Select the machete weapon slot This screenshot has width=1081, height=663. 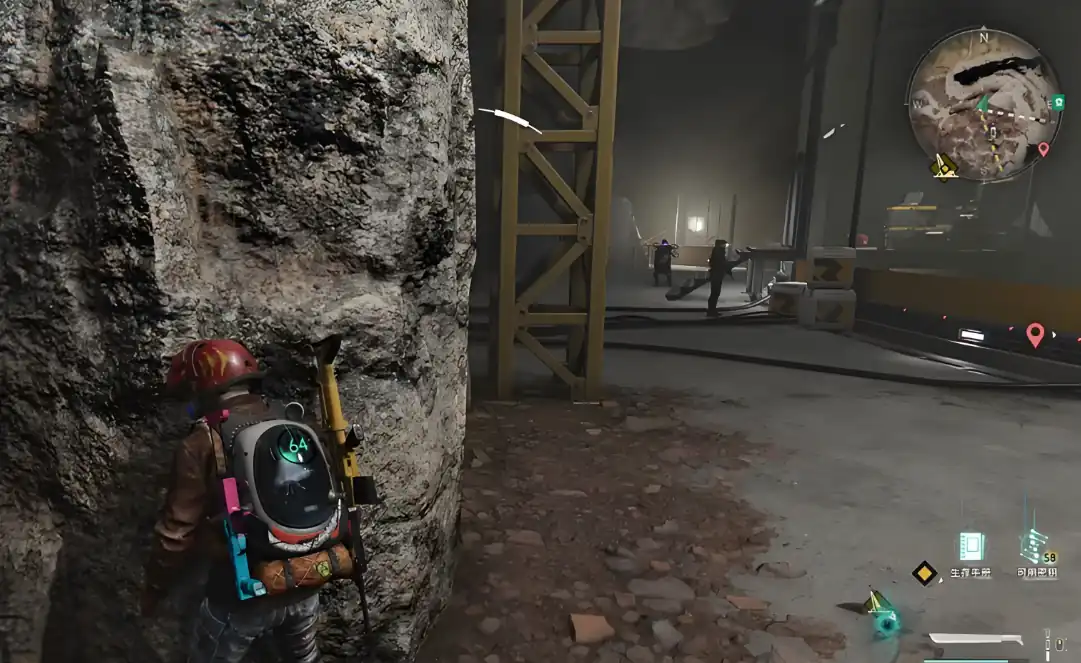[975, 639]
